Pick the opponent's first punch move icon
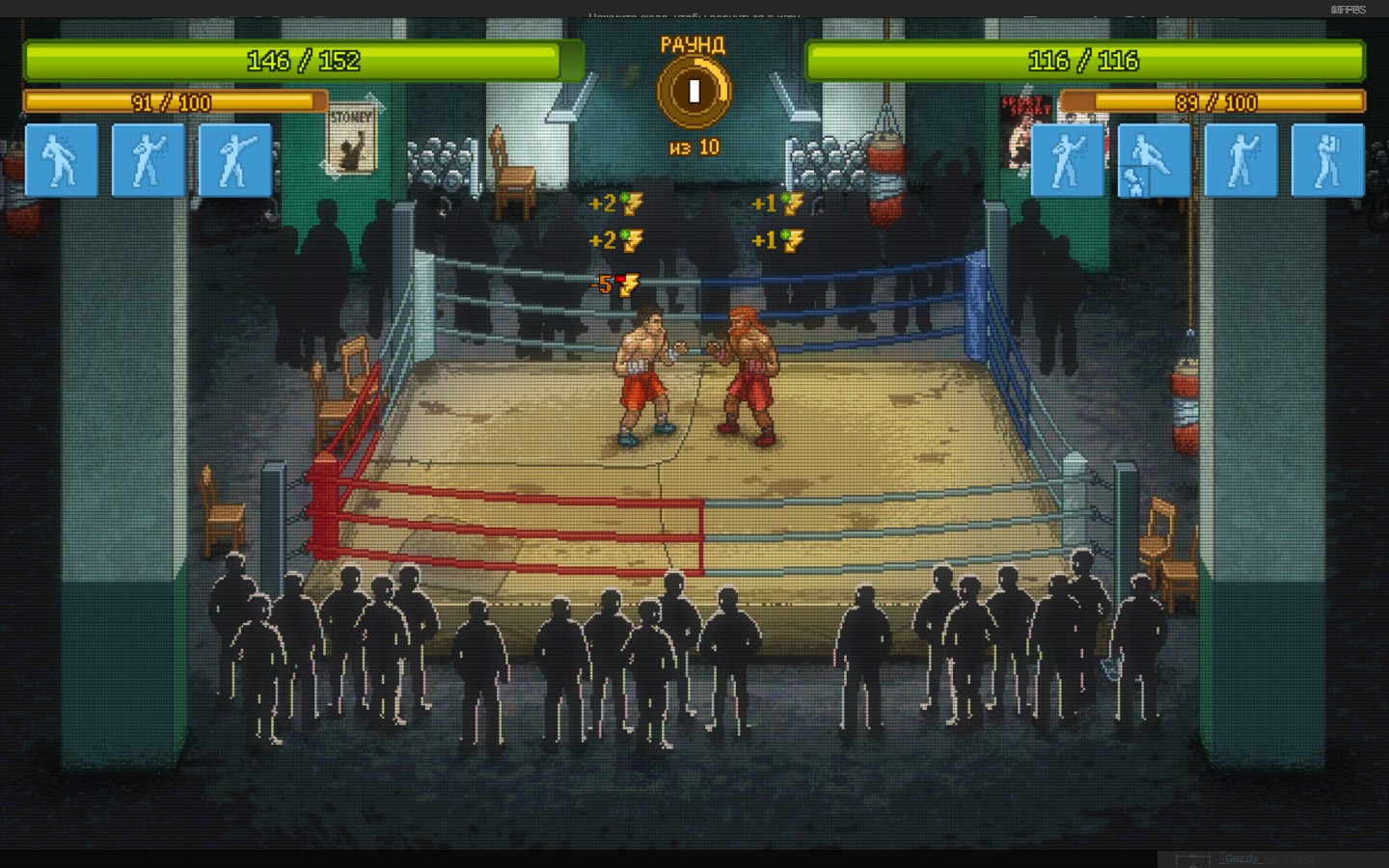This screenshot has width=1389, height=868. [x=1068, y=159]
